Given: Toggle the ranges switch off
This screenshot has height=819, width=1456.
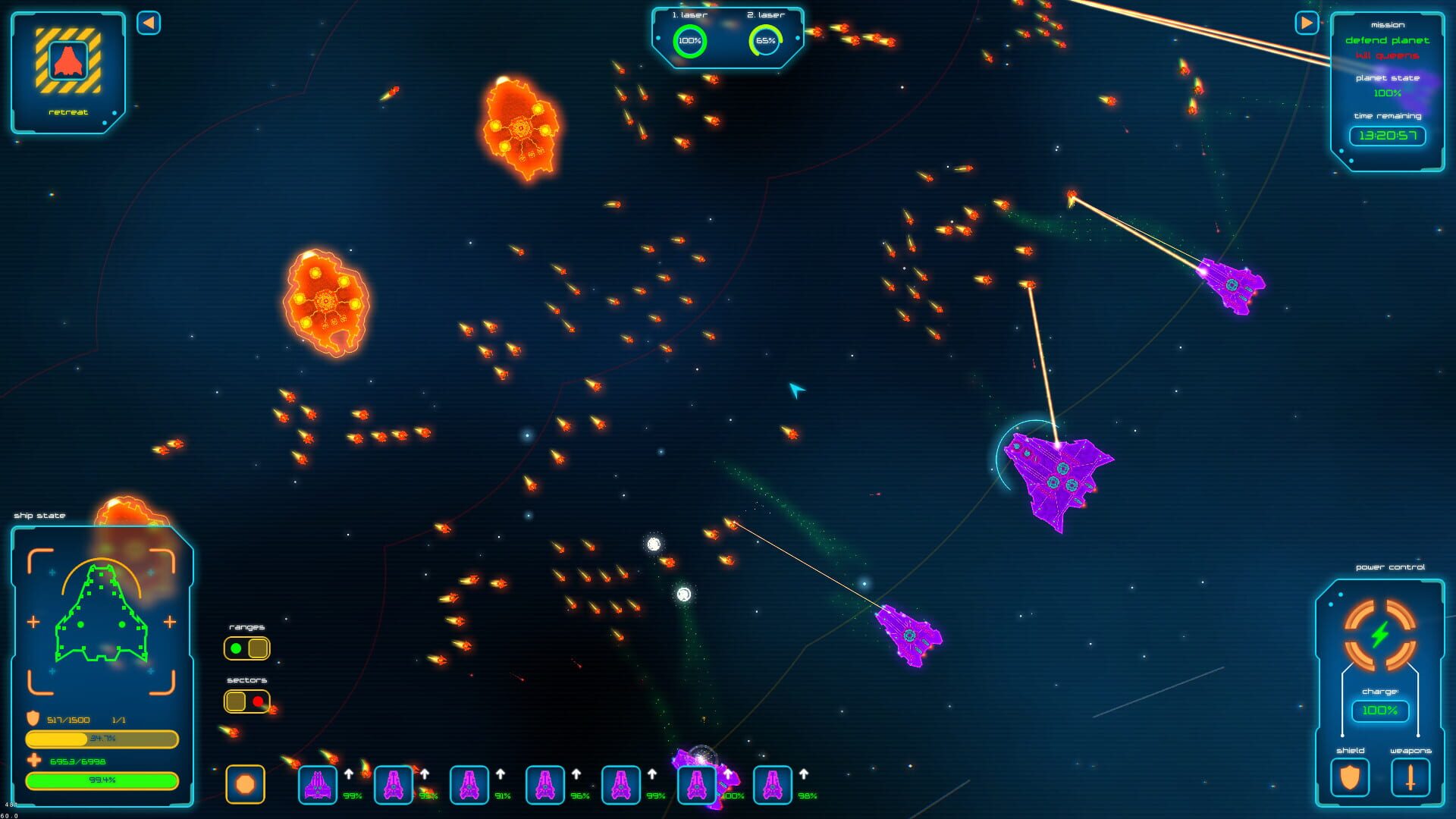Looking at the screenshot, I should click(x=246, y=648).
